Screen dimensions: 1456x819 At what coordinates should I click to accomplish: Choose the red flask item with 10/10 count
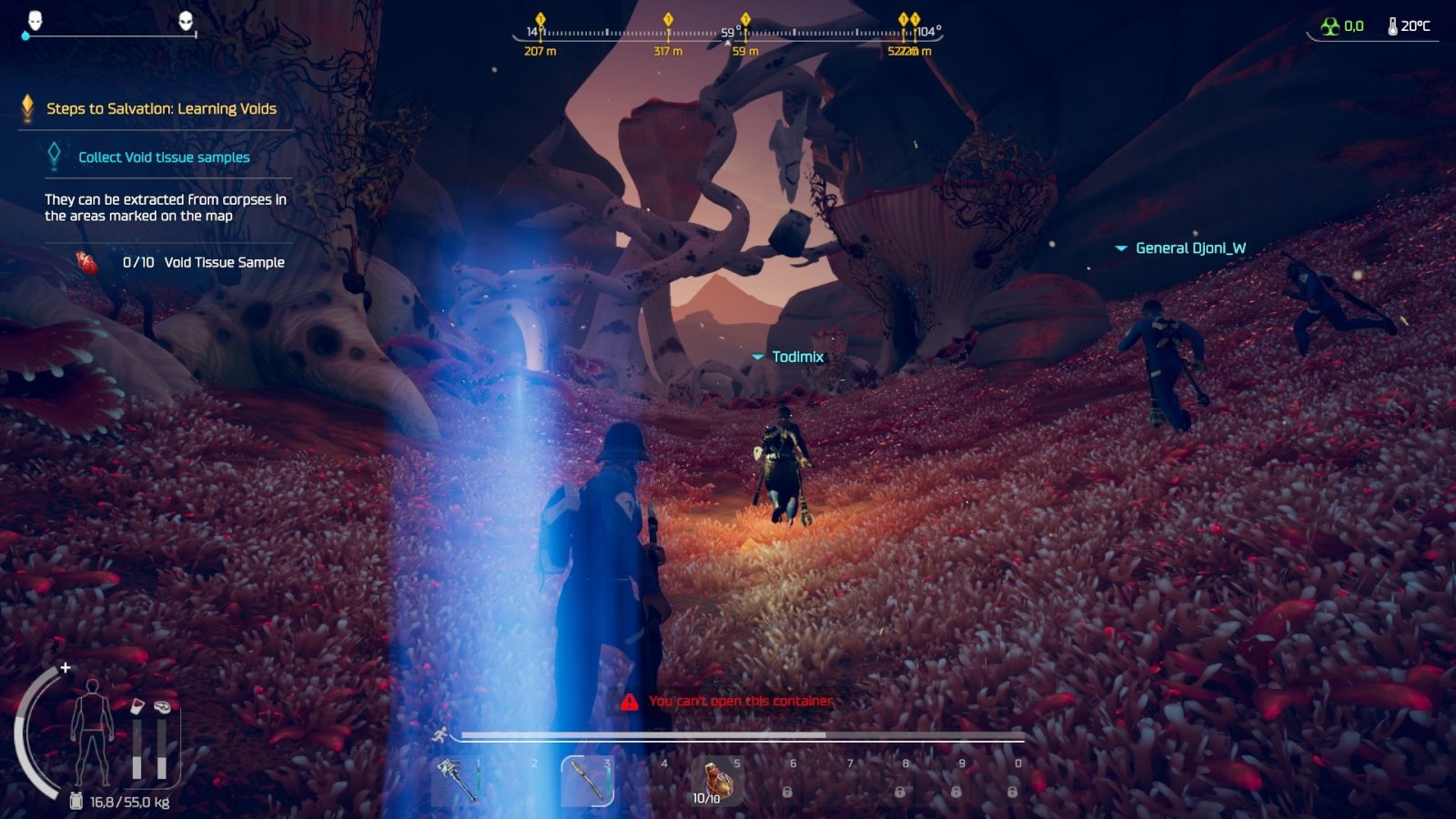pos(716,780)
